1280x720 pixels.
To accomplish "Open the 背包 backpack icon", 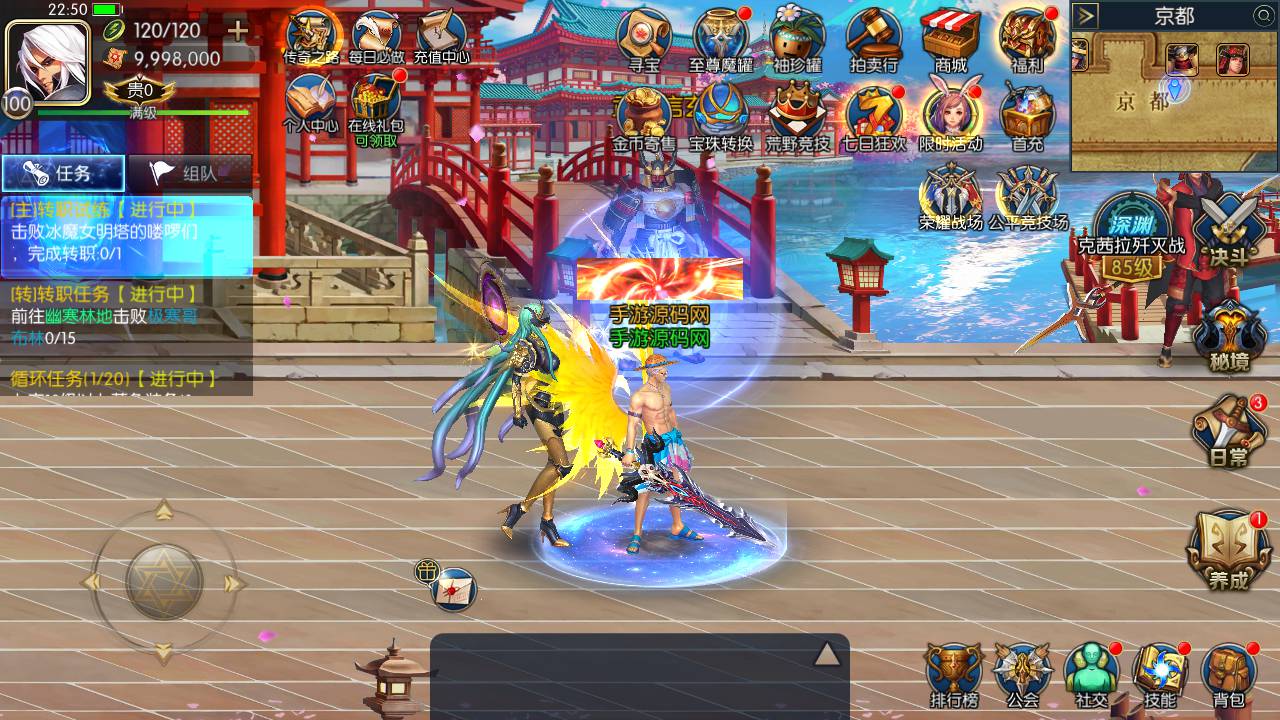I will tap(1229, 674).
